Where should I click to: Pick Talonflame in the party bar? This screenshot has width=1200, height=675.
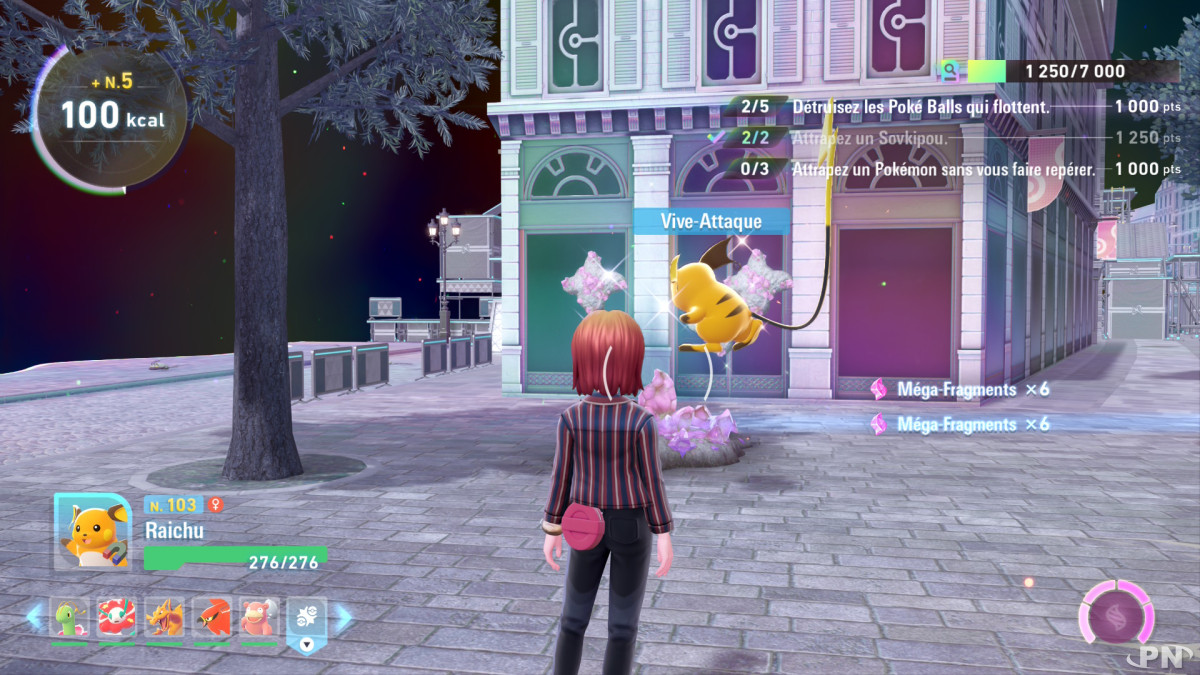[212, 618]
